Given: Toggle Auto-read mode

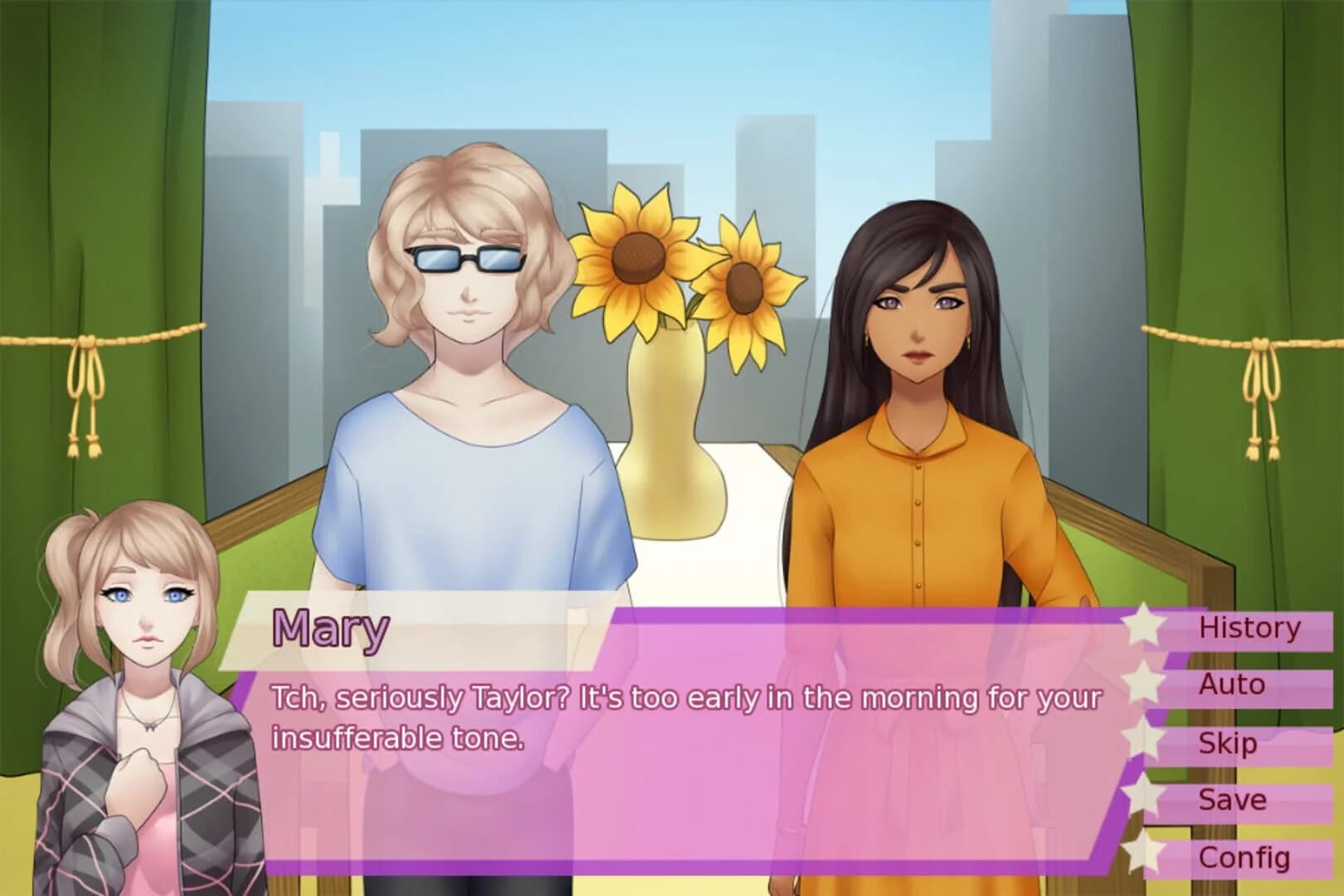Looking at the screenshot, I should (1231, 685).
